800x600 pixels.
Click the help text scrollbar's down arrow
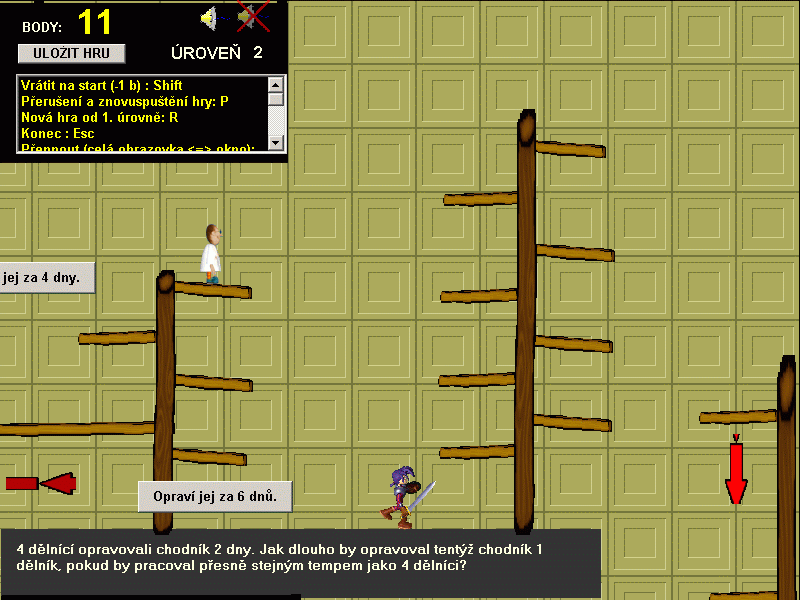[276, 145]
